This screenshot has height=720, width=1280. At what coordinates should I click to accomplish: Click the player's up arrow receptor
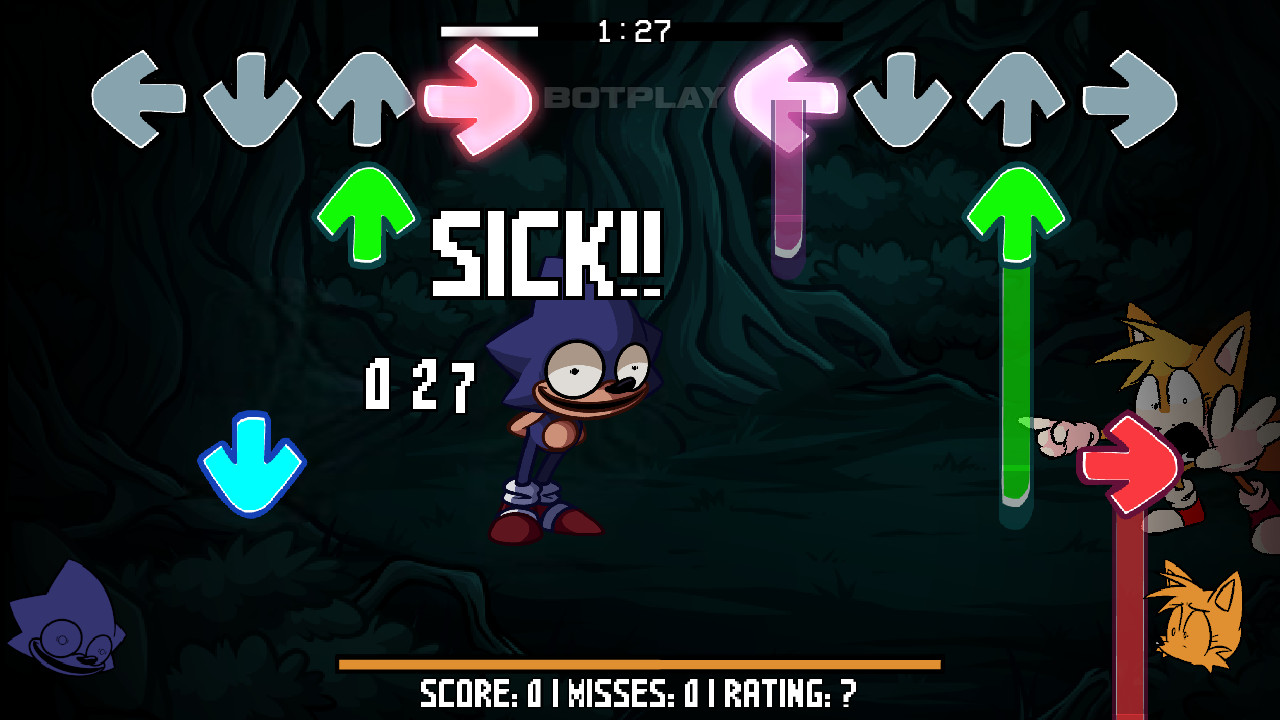(x=368, y=98)
